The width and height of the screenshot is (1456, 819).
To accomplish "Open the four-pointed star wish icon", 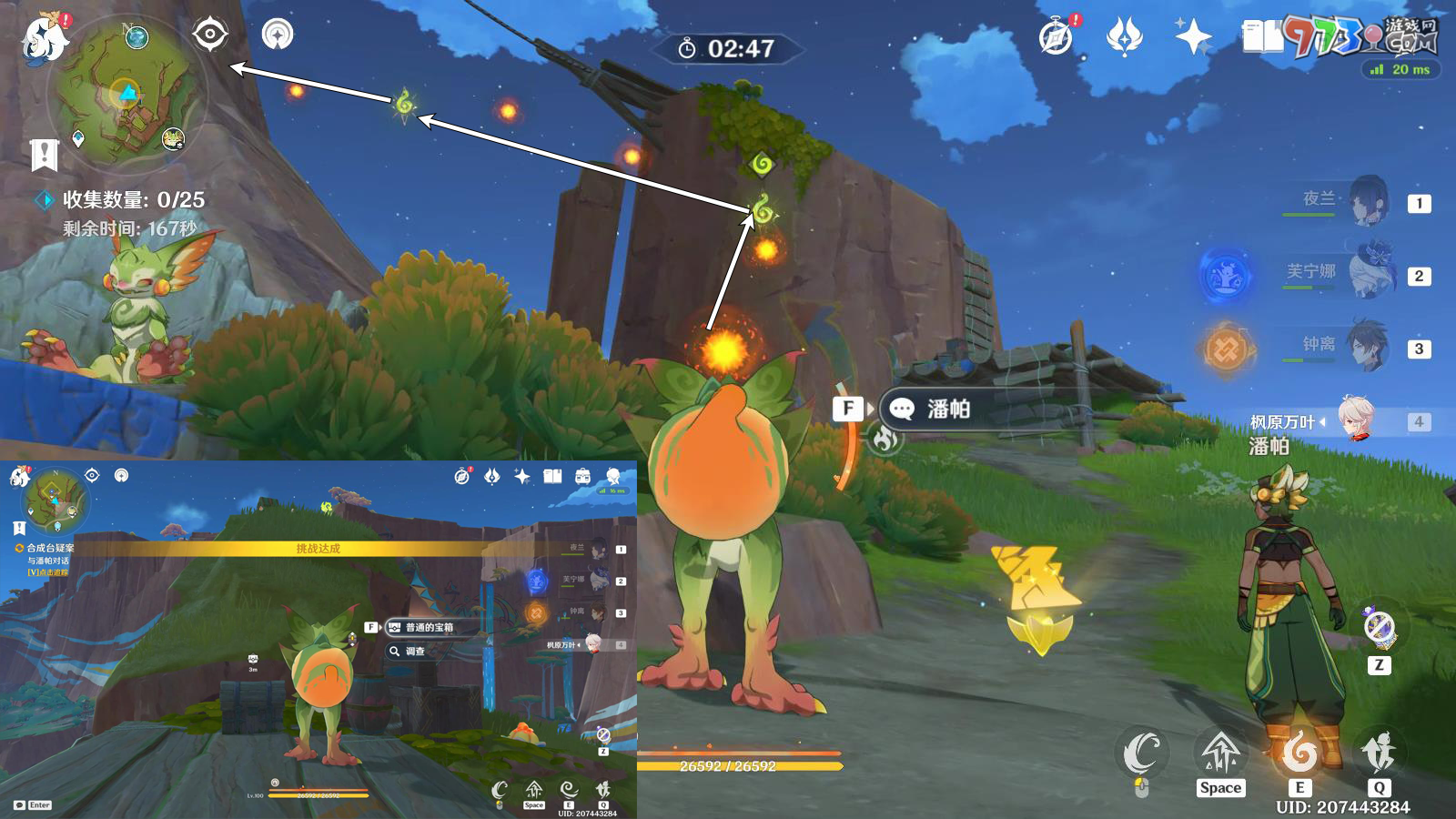I will pos(1193,37).
